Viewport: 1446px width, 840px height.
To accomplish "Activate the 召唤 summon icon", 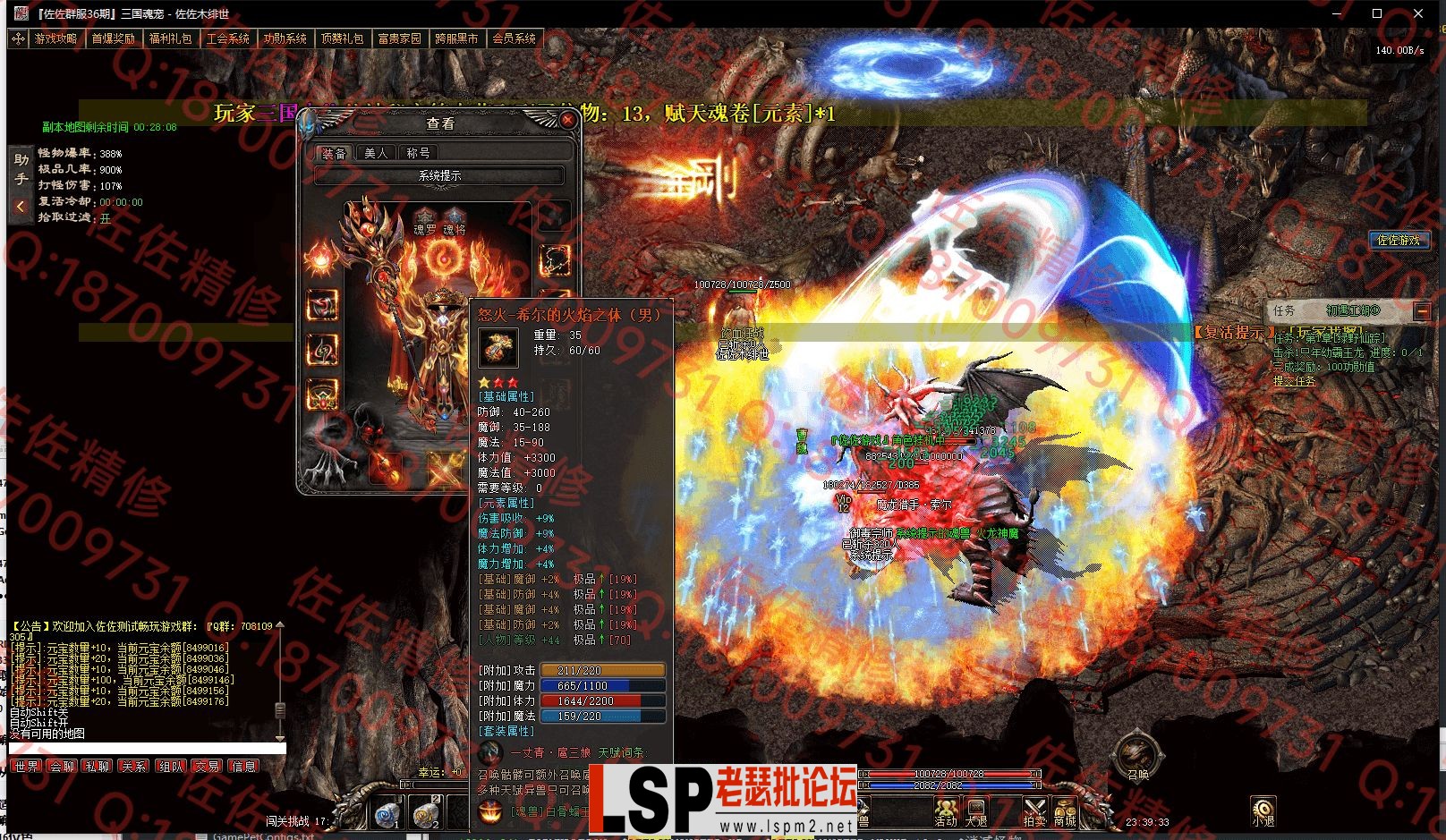I will pyautogui.click(x=1136, y=754).
